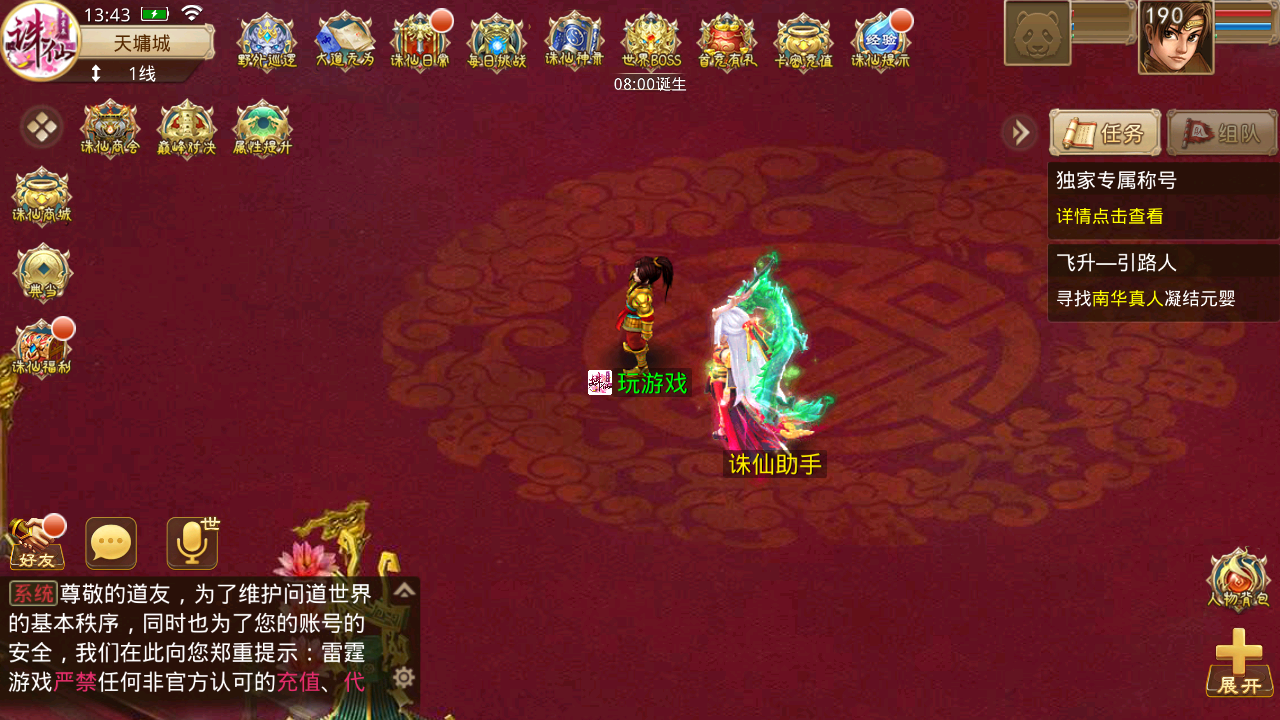Open the 诛仙福利 rewards chest
Image resolution: width=1280 pixels, height=720 pixels.
41,349
